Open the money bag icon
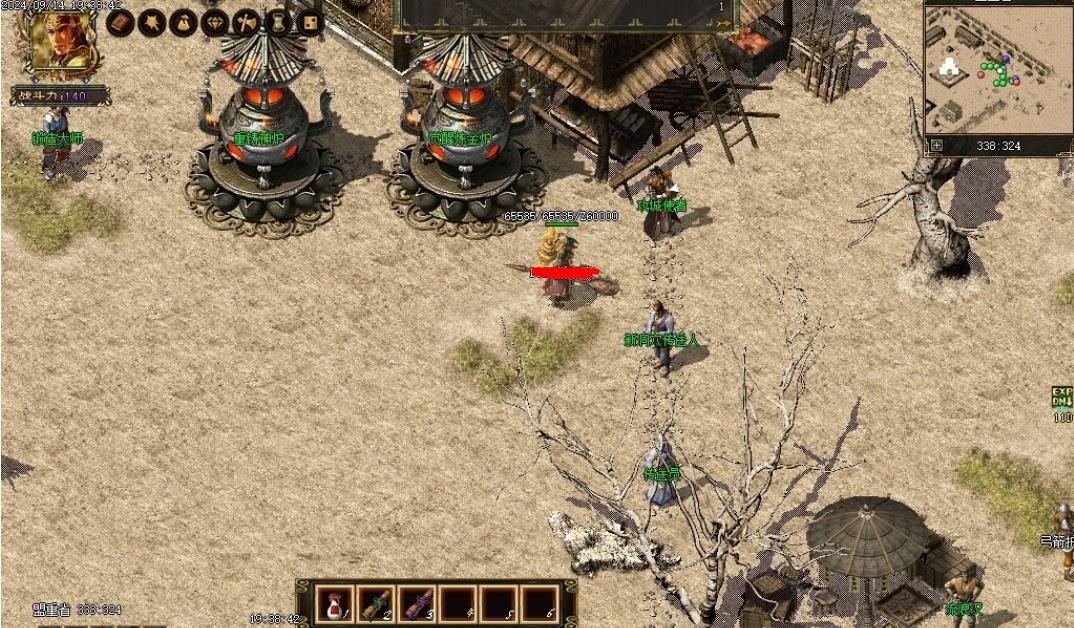Image resolution: width=1074 pixels, height=628 pixels. tap(183, 22)
